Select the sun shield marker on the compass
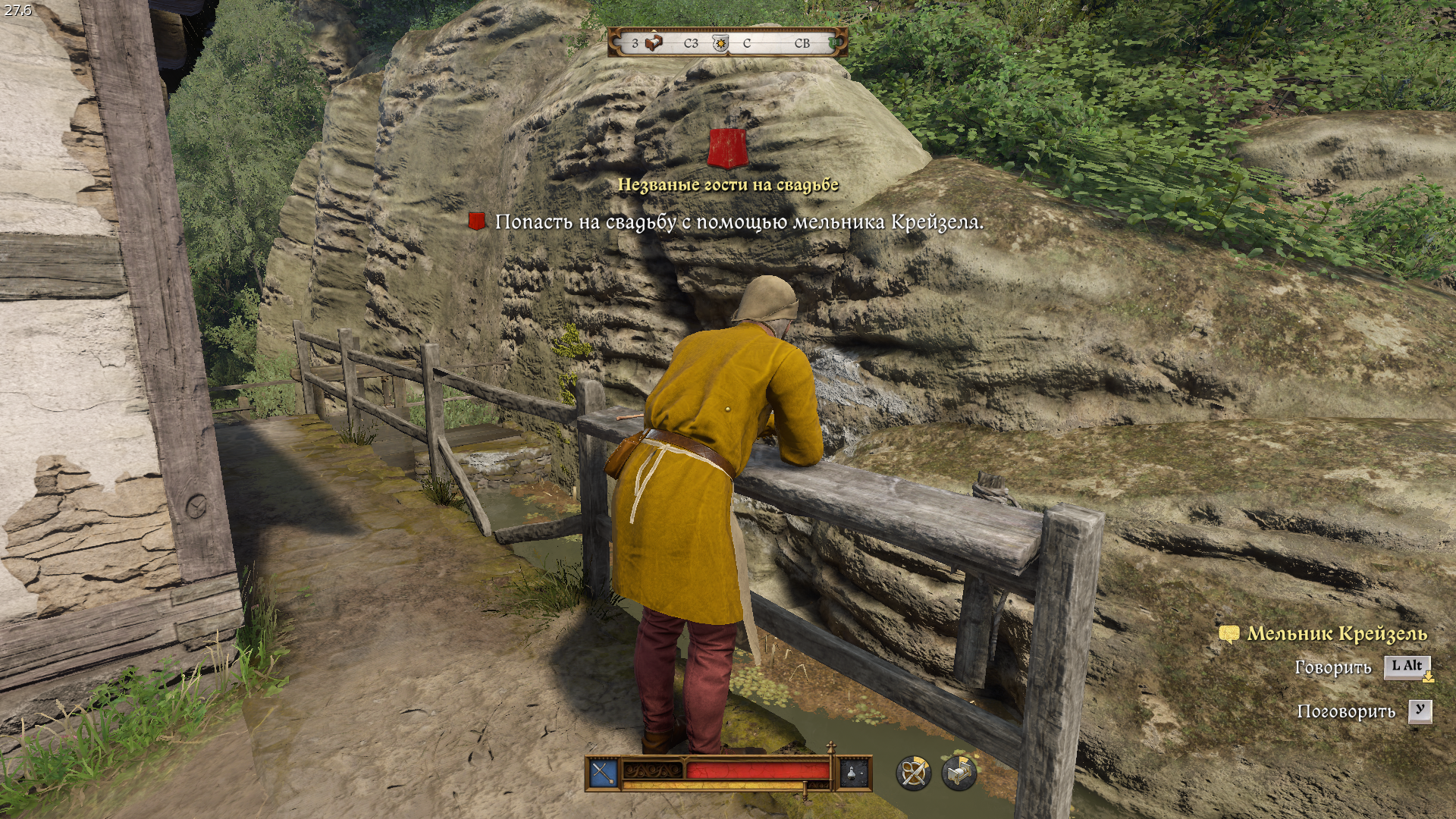 coord(720,43)
